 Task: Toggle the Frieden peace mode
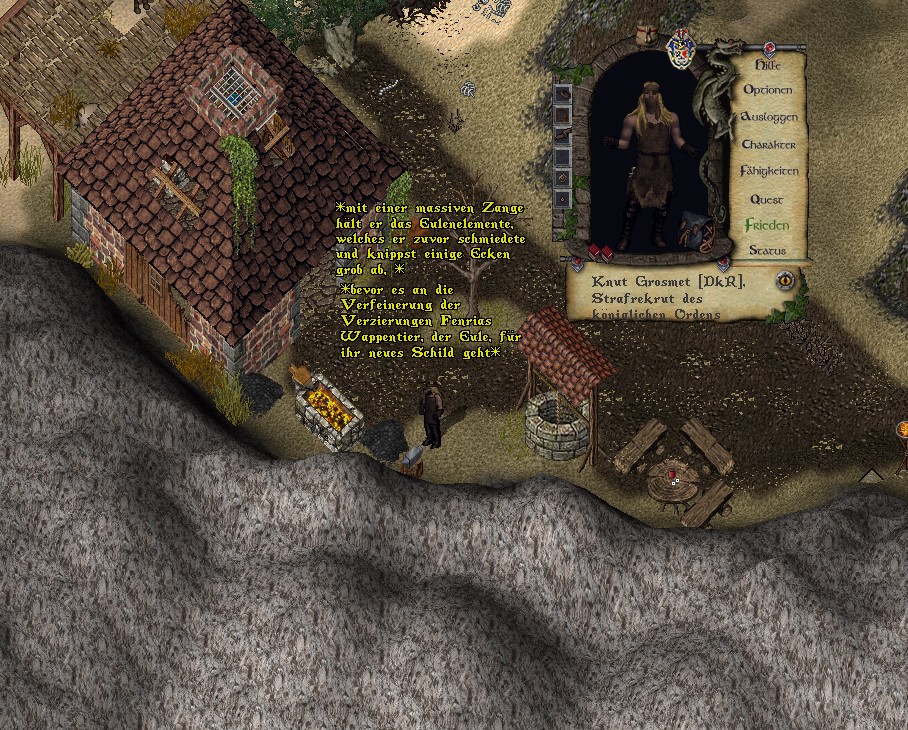coord(767,225)
